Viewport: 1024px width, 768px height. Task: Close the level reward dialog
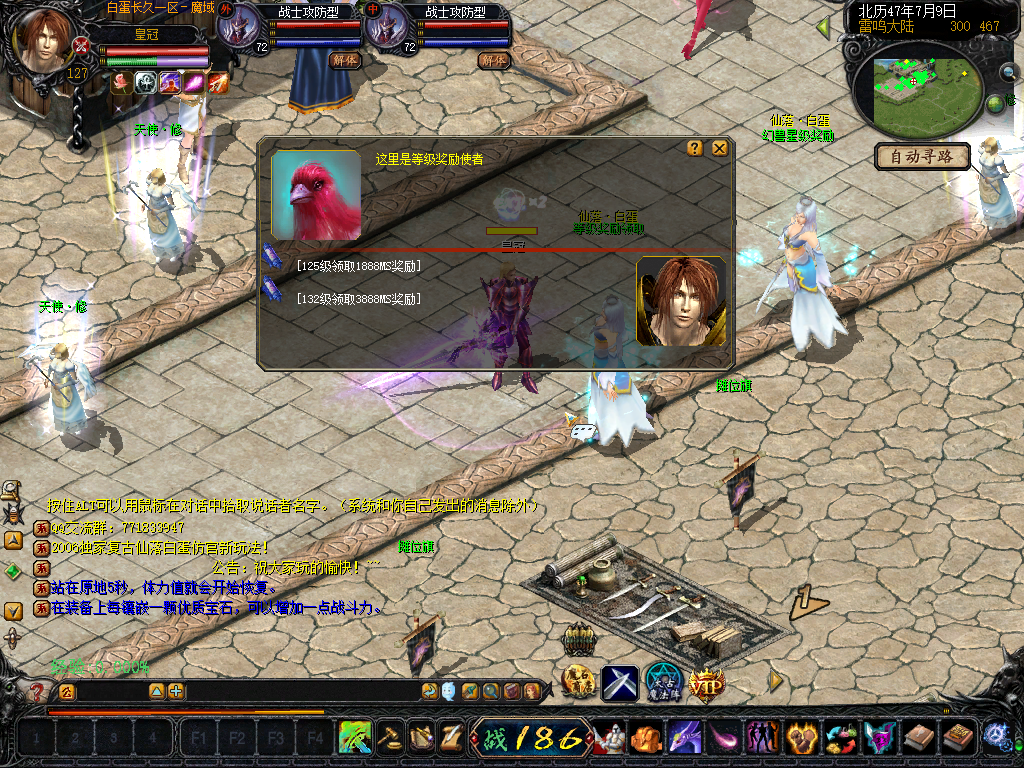tap(720, 148)
